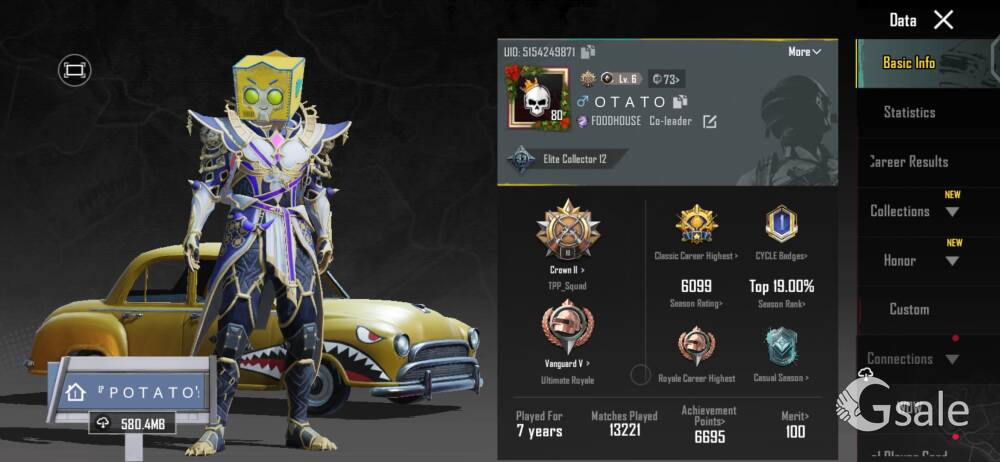Edit the FOODHOUSE clan info
This screenshot has height=462, width=1000.
point(710,122)
